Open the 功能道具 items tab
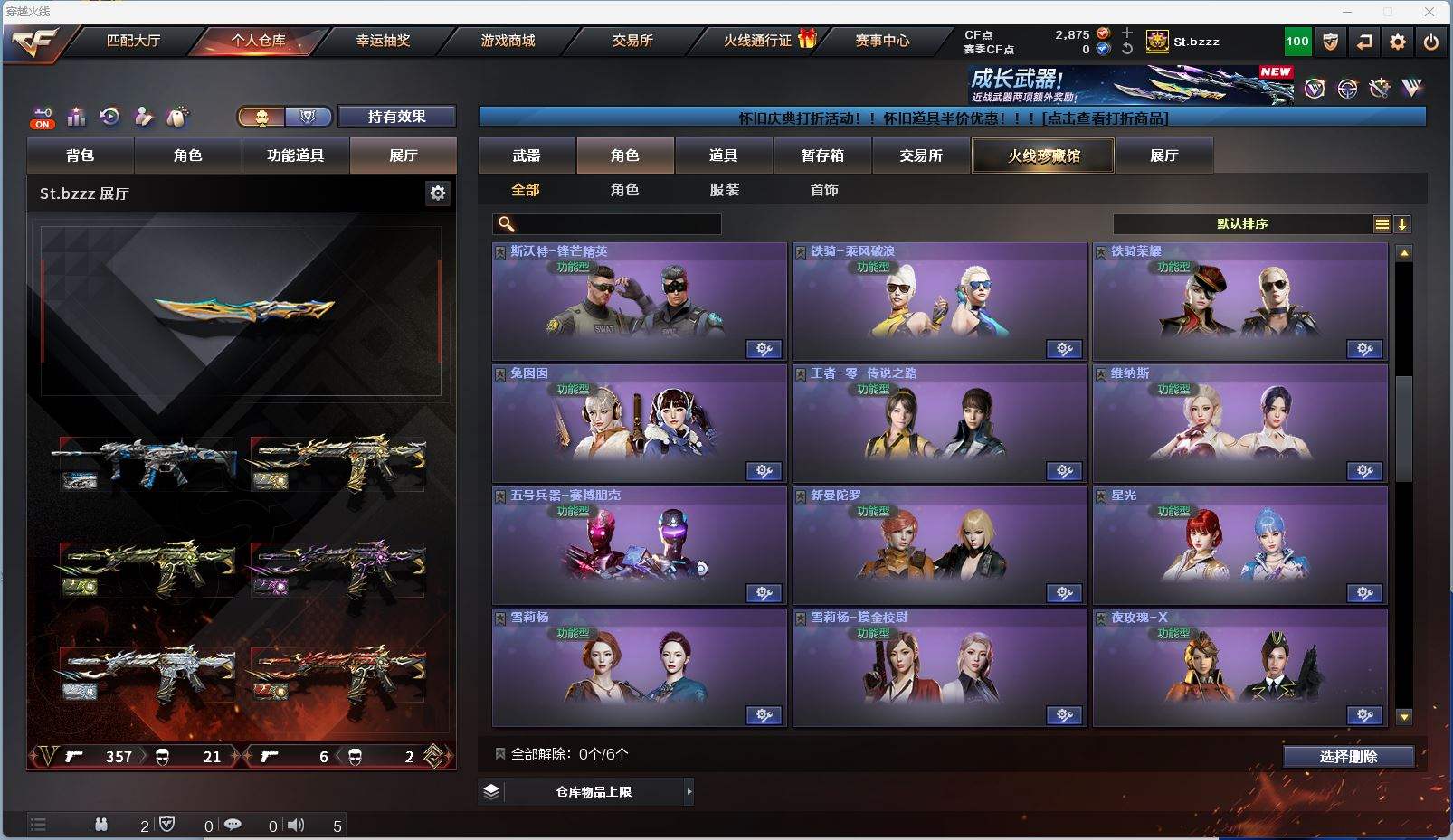Viewport: 1453px width, 840px height. [295, 156]
